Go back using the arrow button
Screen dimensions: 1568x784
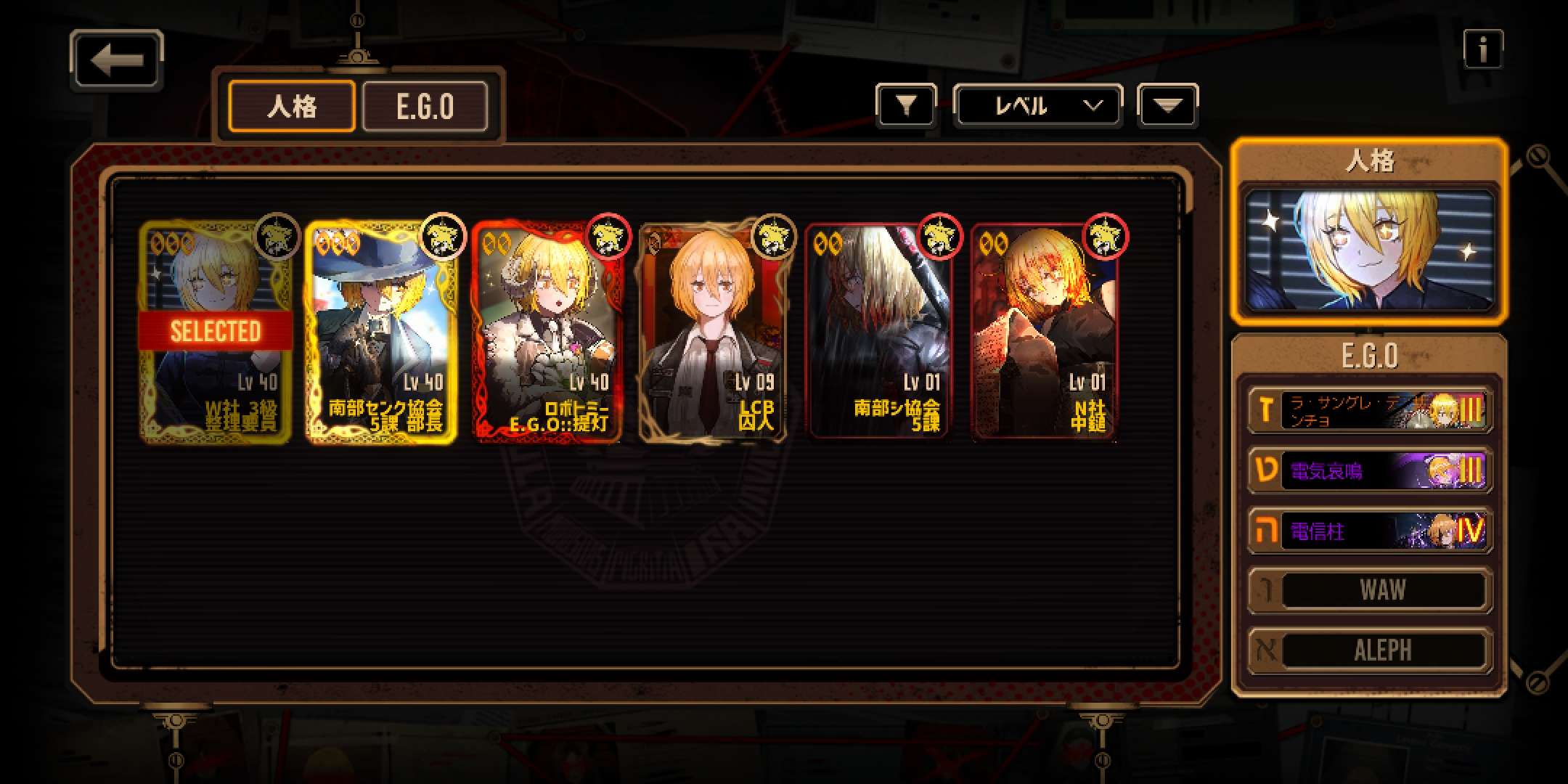click(x=116, y=60)
